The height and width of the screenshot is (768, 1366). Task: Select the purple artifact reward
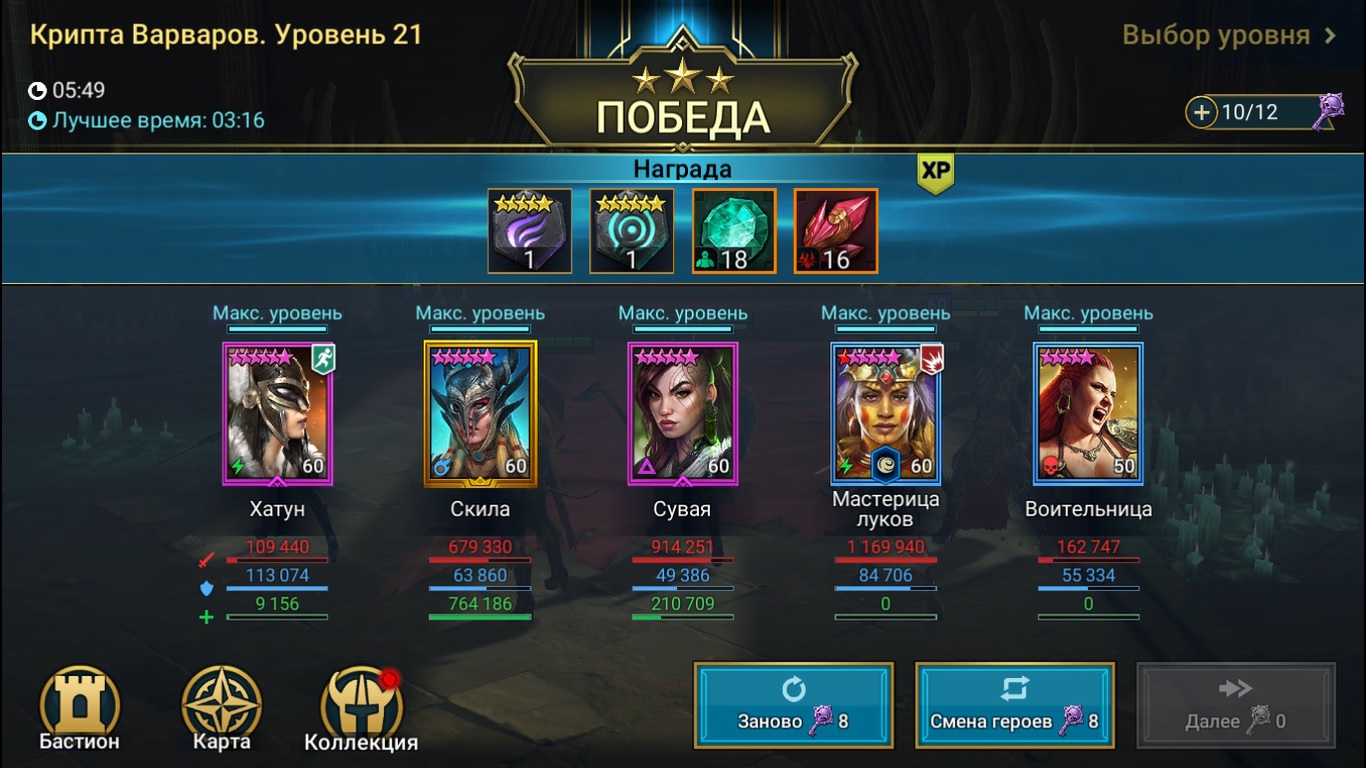[x=530, y=230]
